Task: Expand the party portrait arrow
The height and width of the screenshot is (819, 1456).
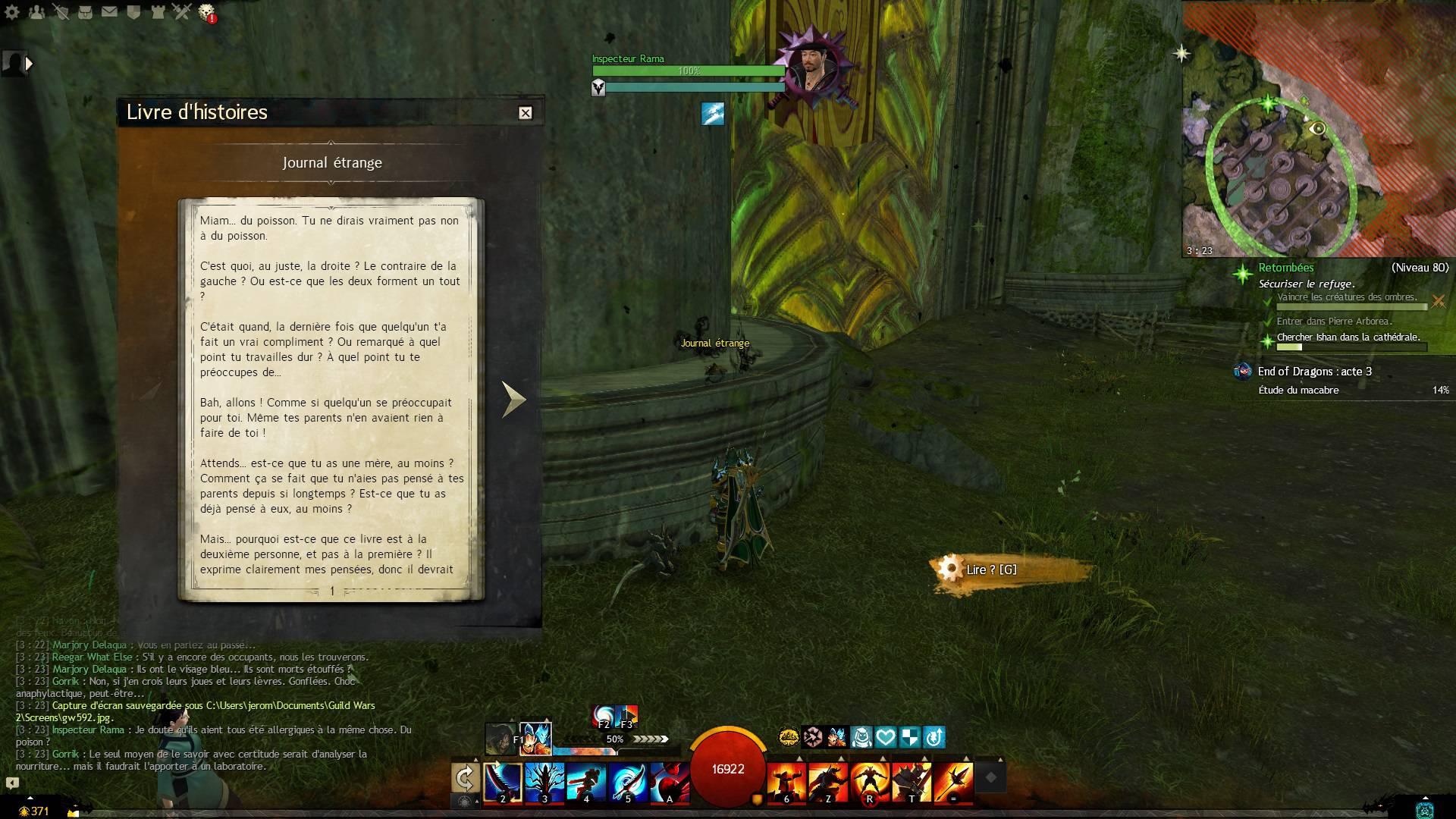Action: 30,64
